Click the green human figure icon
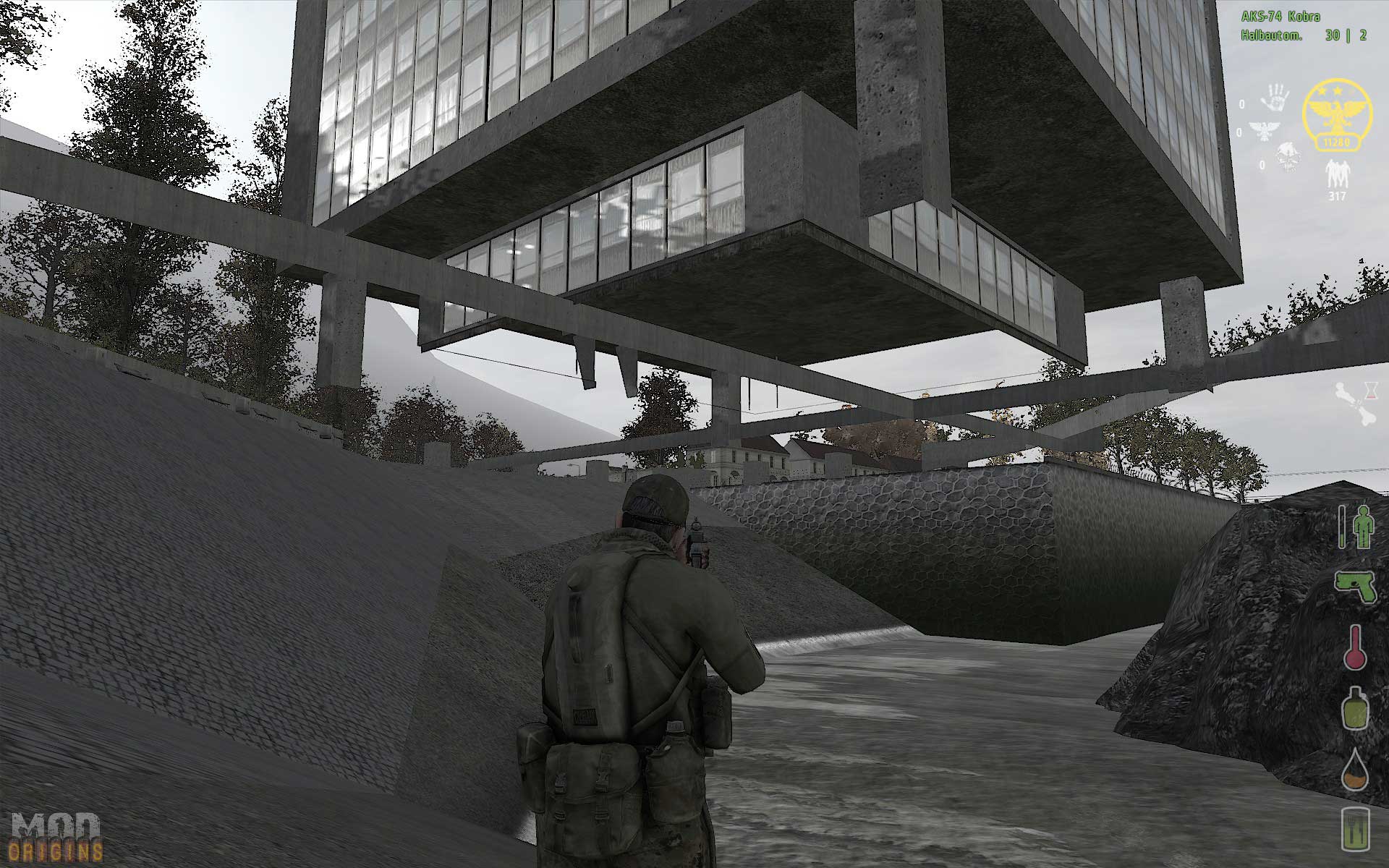Image resolution: width=1389 pixels, height=868 pixels. 1362,526
